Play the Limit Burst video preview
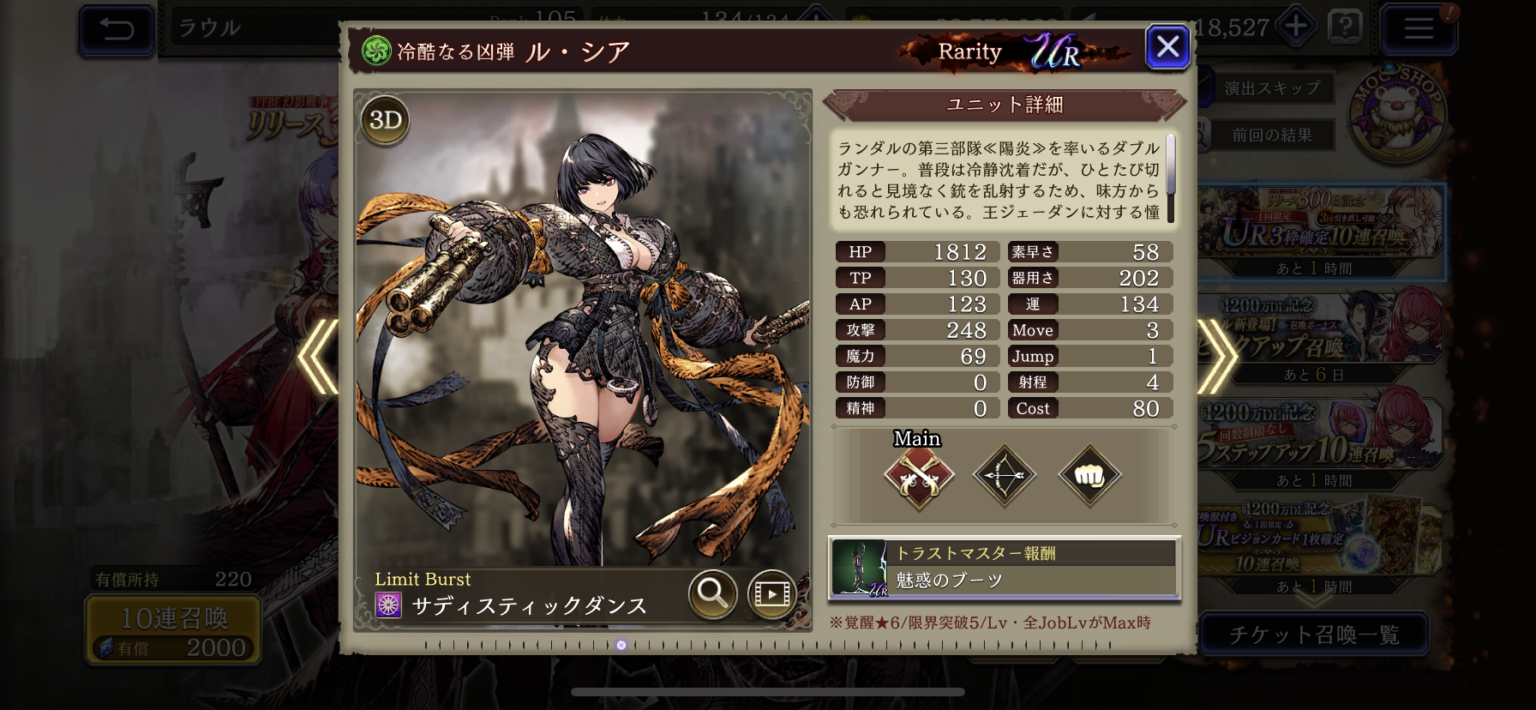This screenshot has height=710, width=1536. [x=772, y=594]
